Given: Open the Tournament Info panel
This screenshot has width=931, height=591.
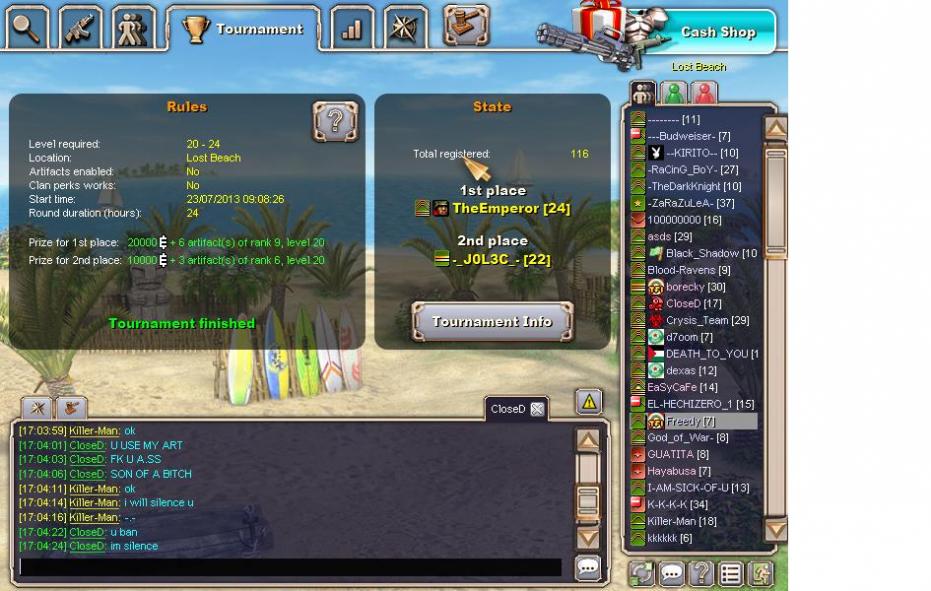Looking at the screenshot, I should (492, 322).
